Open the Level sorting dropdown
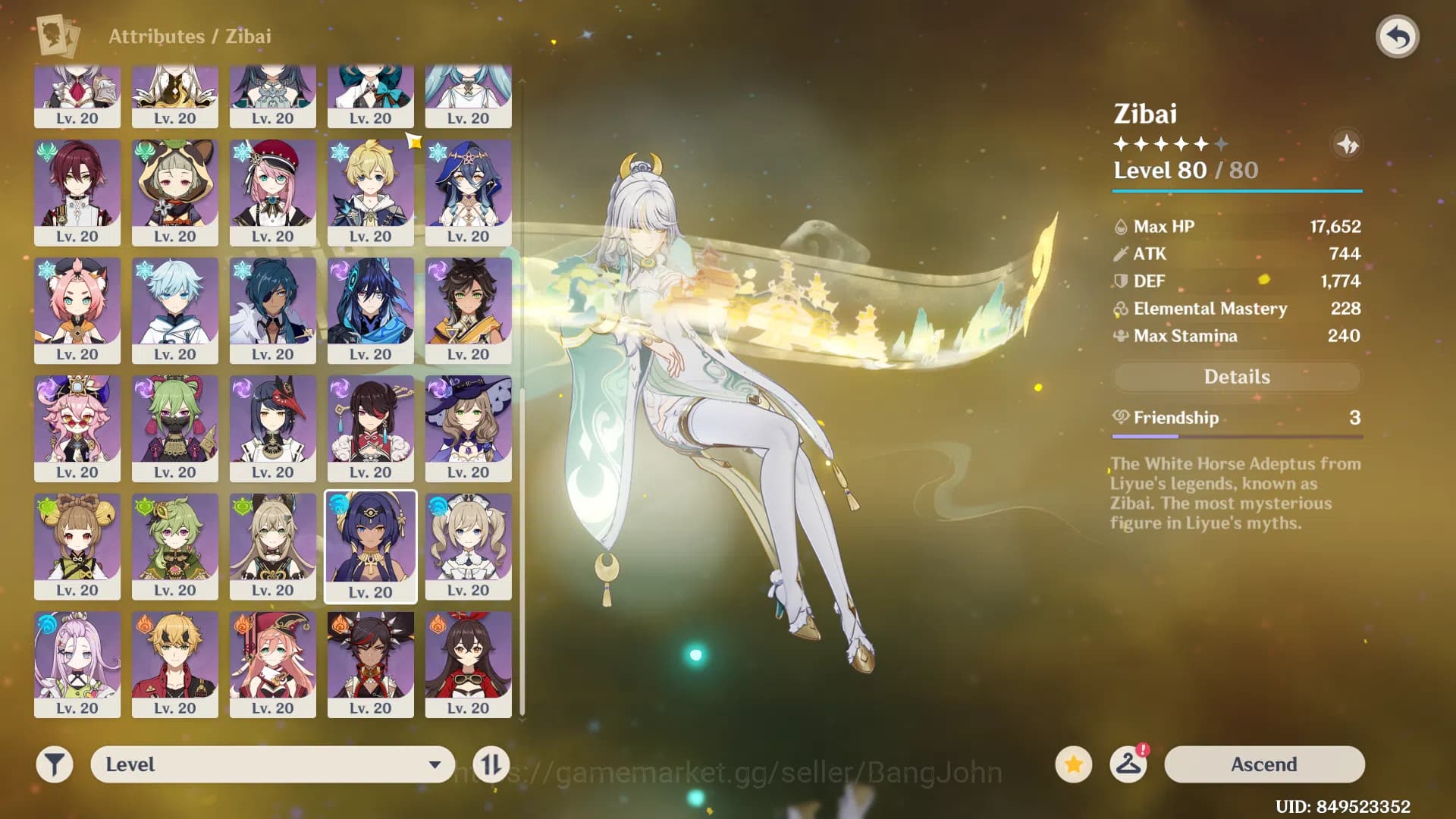 pos(271,764)
